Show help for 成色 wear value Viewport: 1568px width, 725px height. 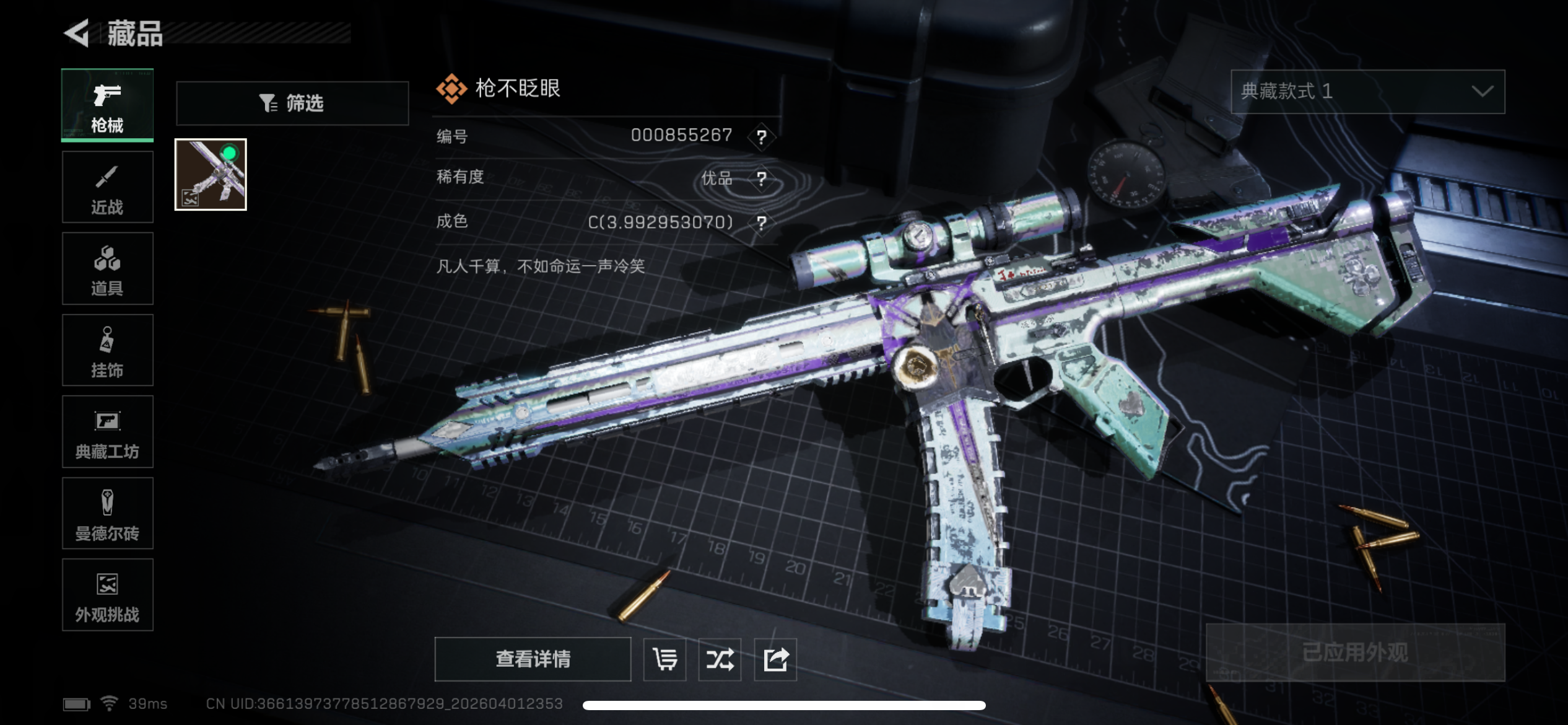[x=762, y=222]
